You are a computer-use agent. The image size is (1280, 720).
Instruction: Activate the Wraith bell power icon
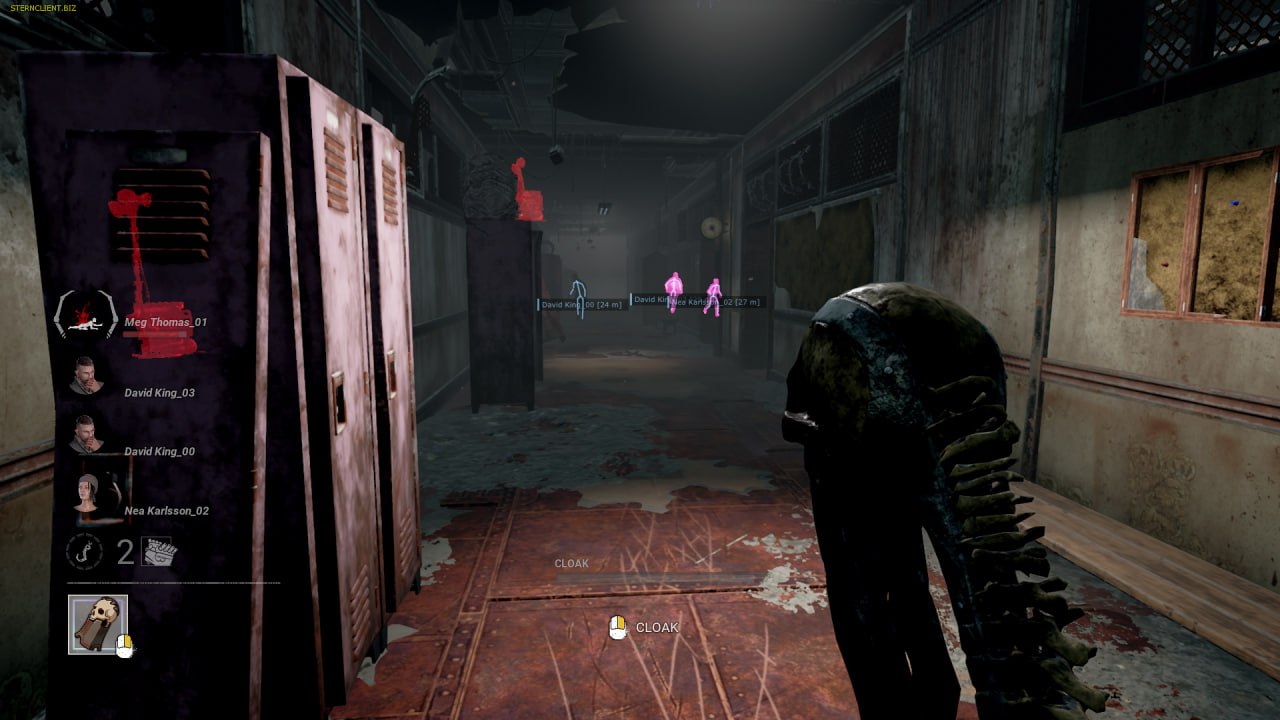(x=97, y=624)
